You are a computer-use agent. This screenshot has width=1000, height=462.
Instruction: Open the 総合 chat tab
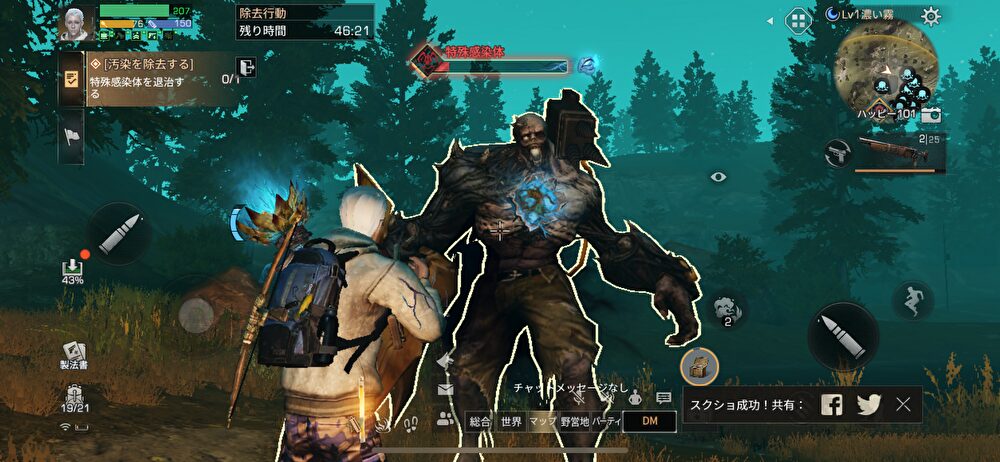[x=480, y=422]
